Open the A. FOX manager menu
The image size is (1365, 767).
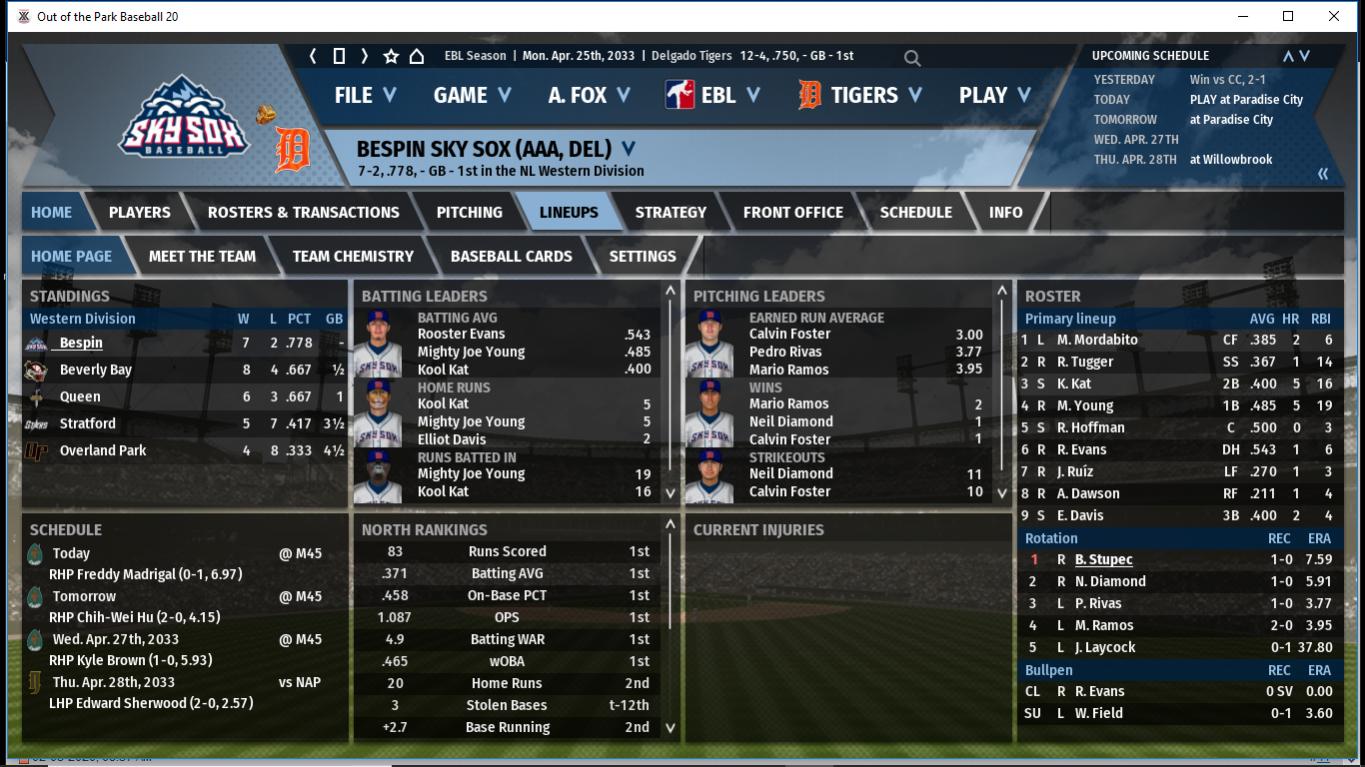tap(588, 95)
